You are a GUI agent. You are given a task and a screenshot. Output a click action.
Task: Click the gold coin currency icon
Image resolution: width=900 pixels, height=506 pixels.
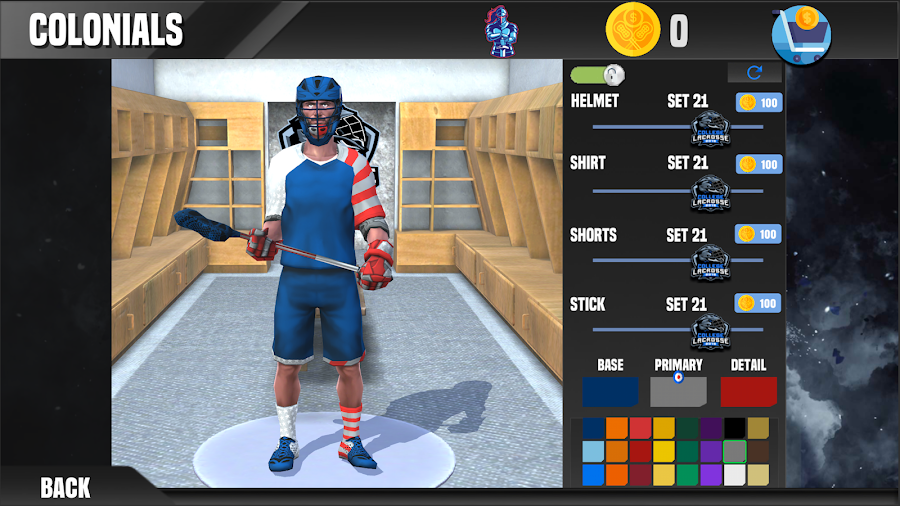pos(633,31)
